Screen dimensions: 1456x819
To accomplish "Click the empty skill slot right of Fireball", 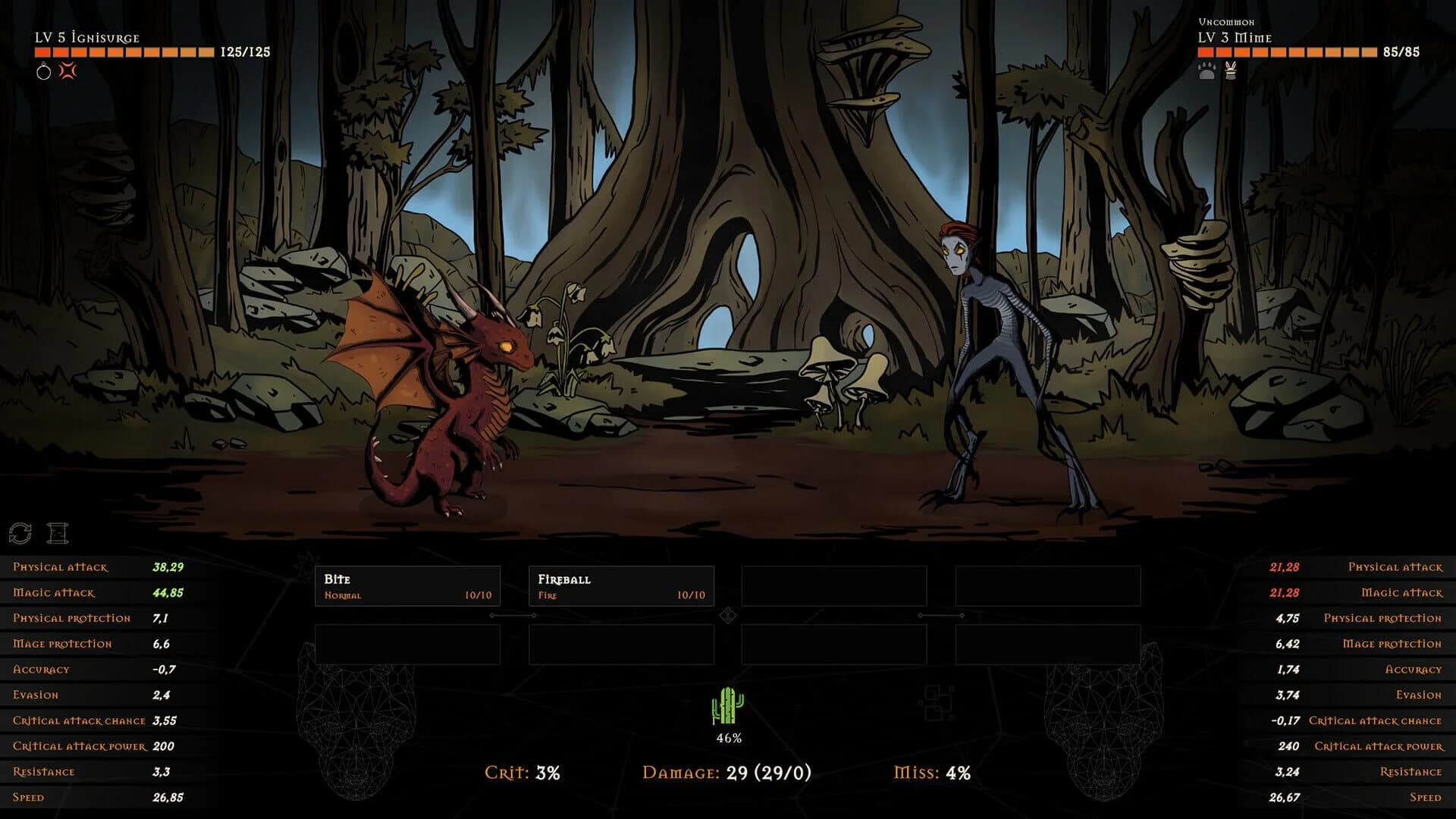I will point(836,585).
